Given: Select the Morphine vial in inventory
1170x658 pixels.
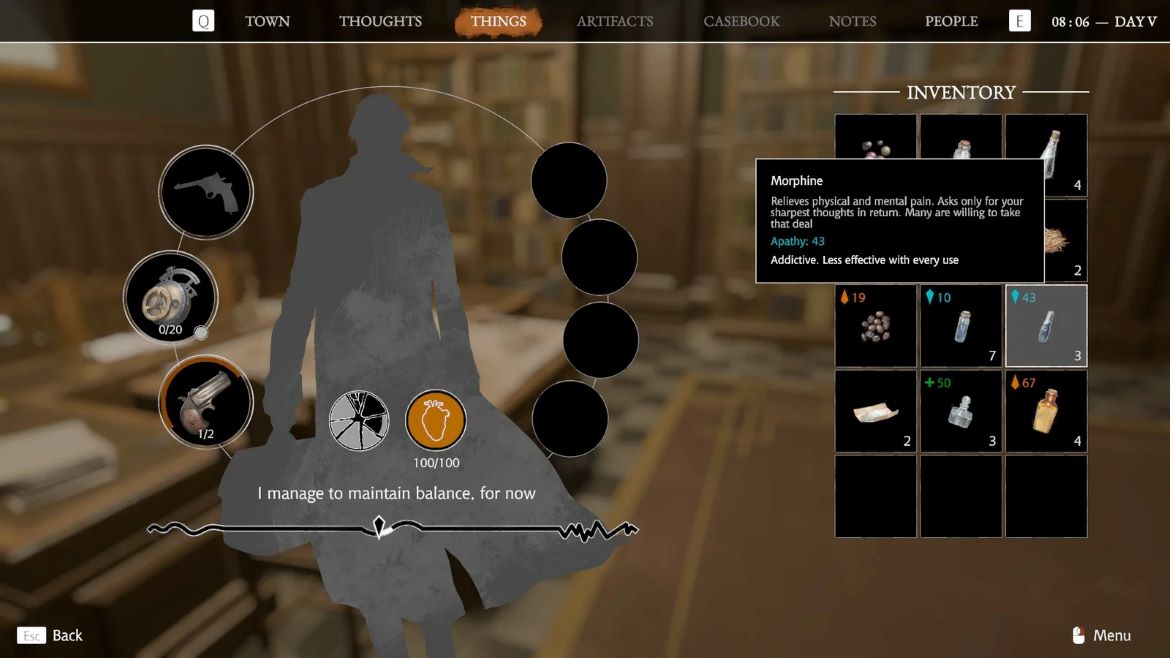Looking at the screenshot, I should (1046, 326).
